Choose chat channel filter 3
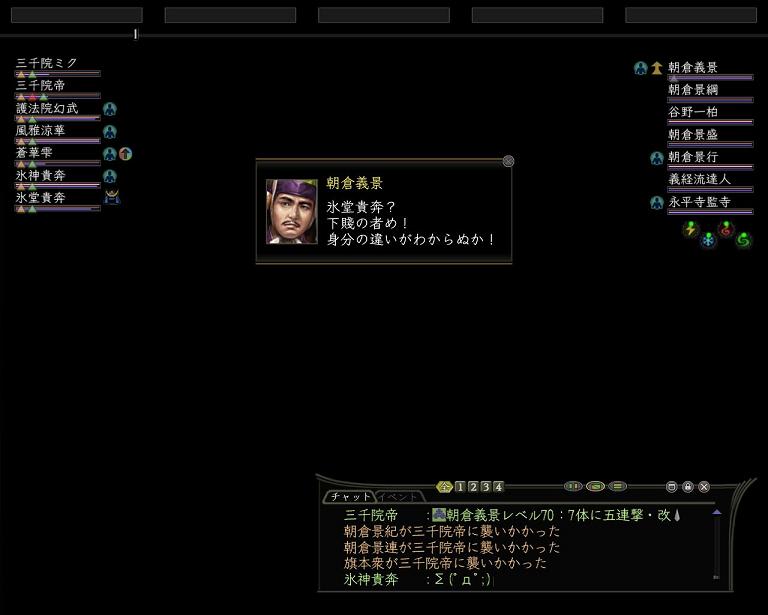 486,487
